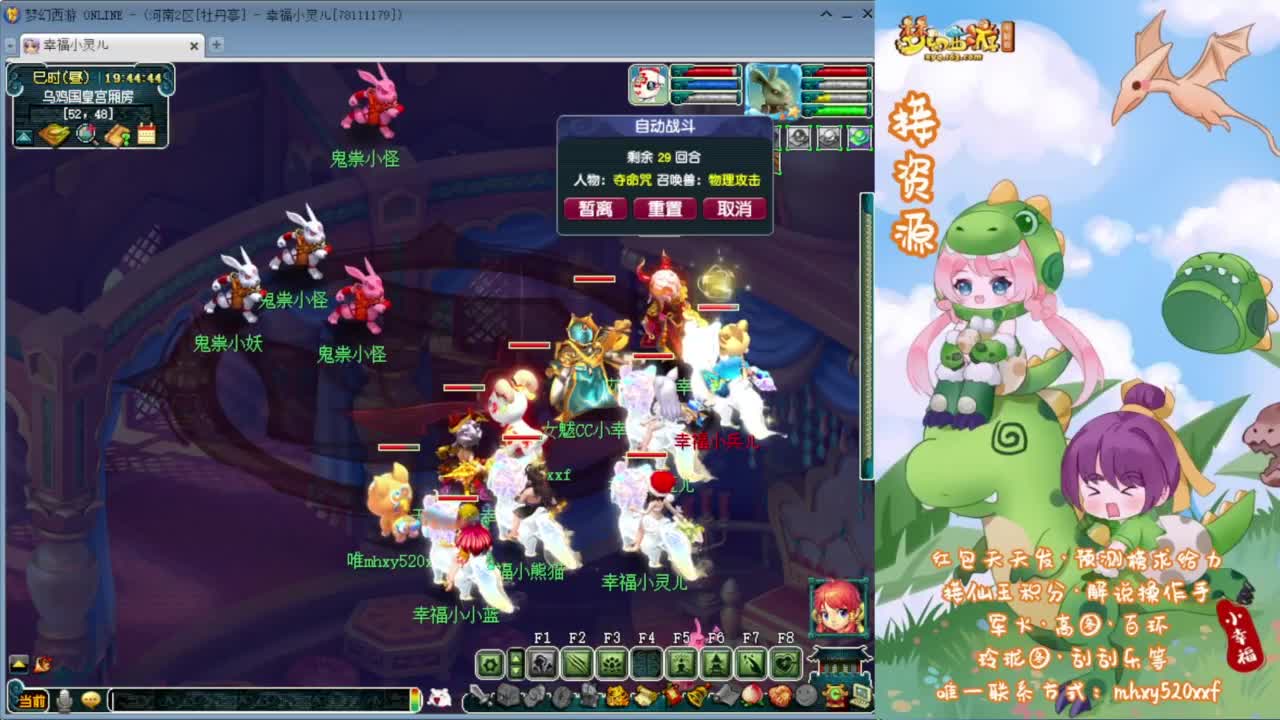Open the emoji bubble icon in the chat bar

click(89, 701)
